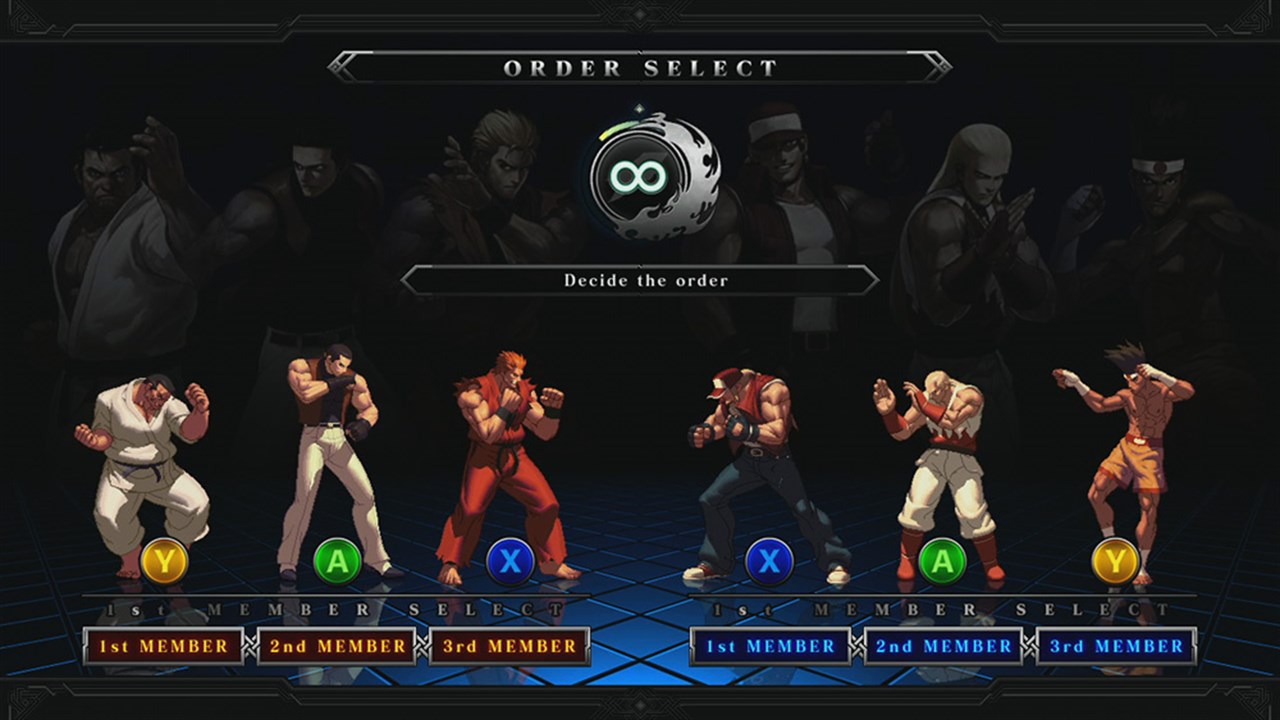Select the blue 1st MEMBER slot
Screen dimensions: 1280x720
coord(770,646)
